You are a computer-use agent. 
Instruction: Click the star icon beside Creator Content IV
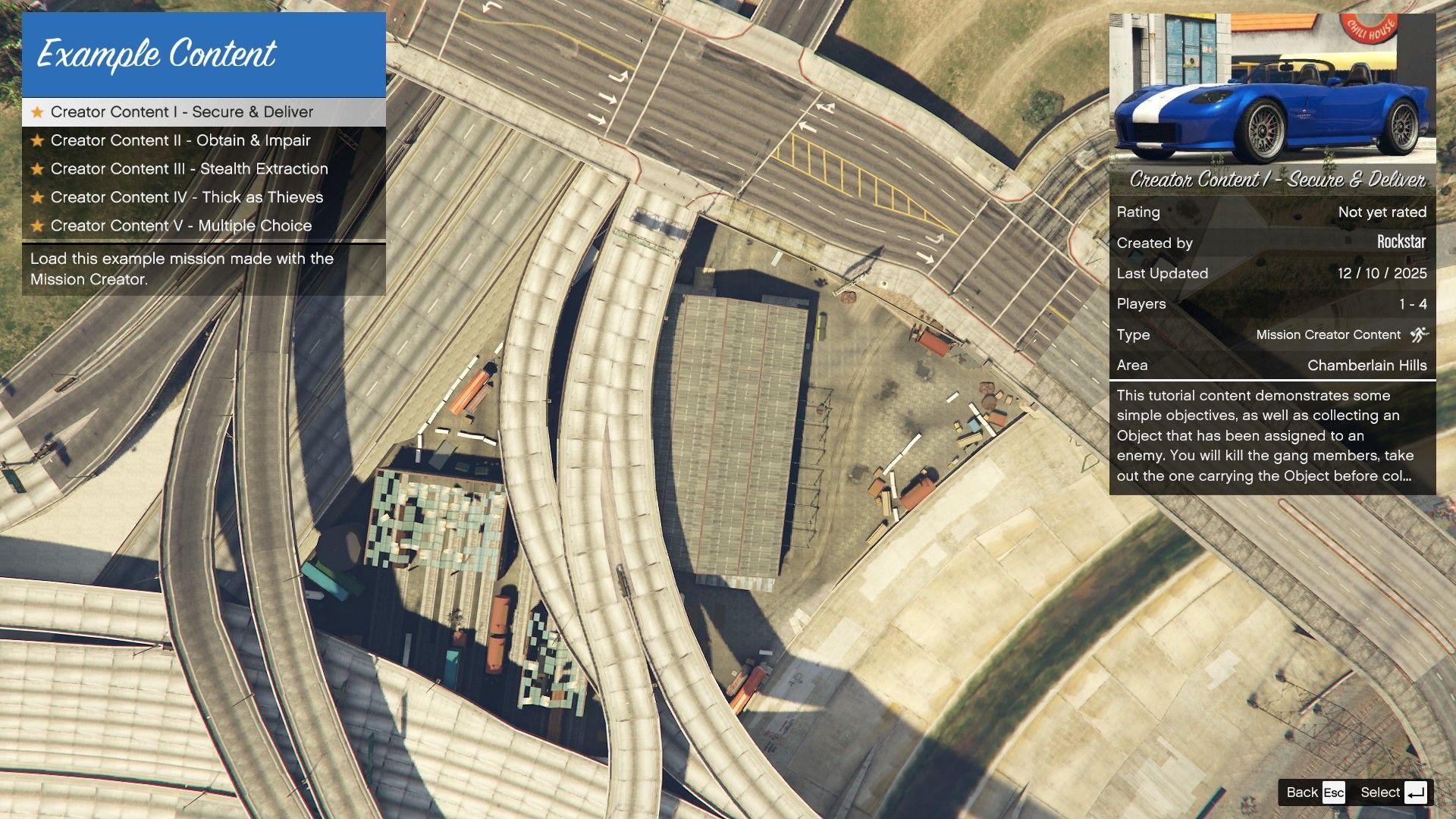point(36,197)
